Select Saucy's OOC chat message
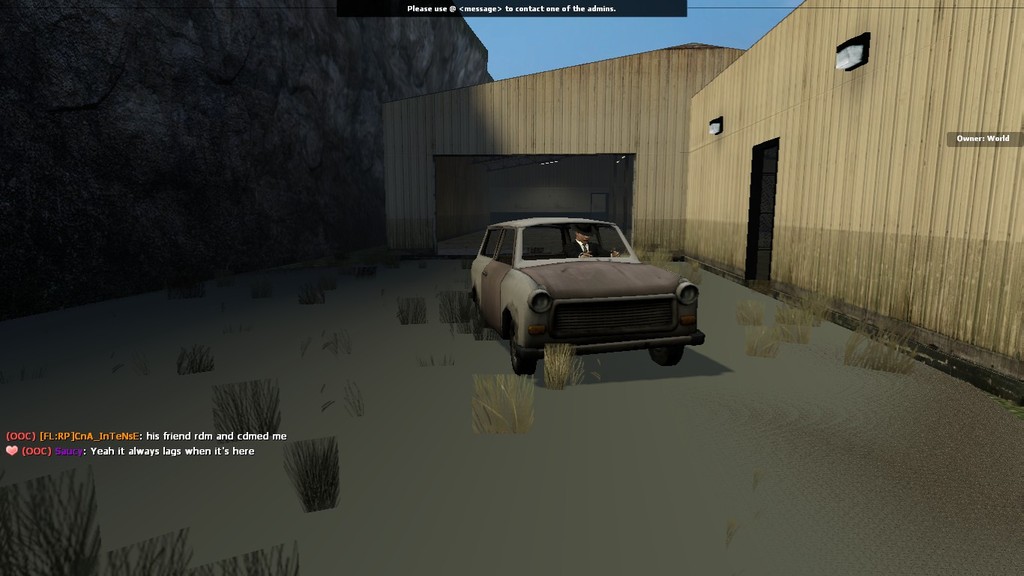Viewport: 1024px width, 576px height. click(x=172, y=451)
